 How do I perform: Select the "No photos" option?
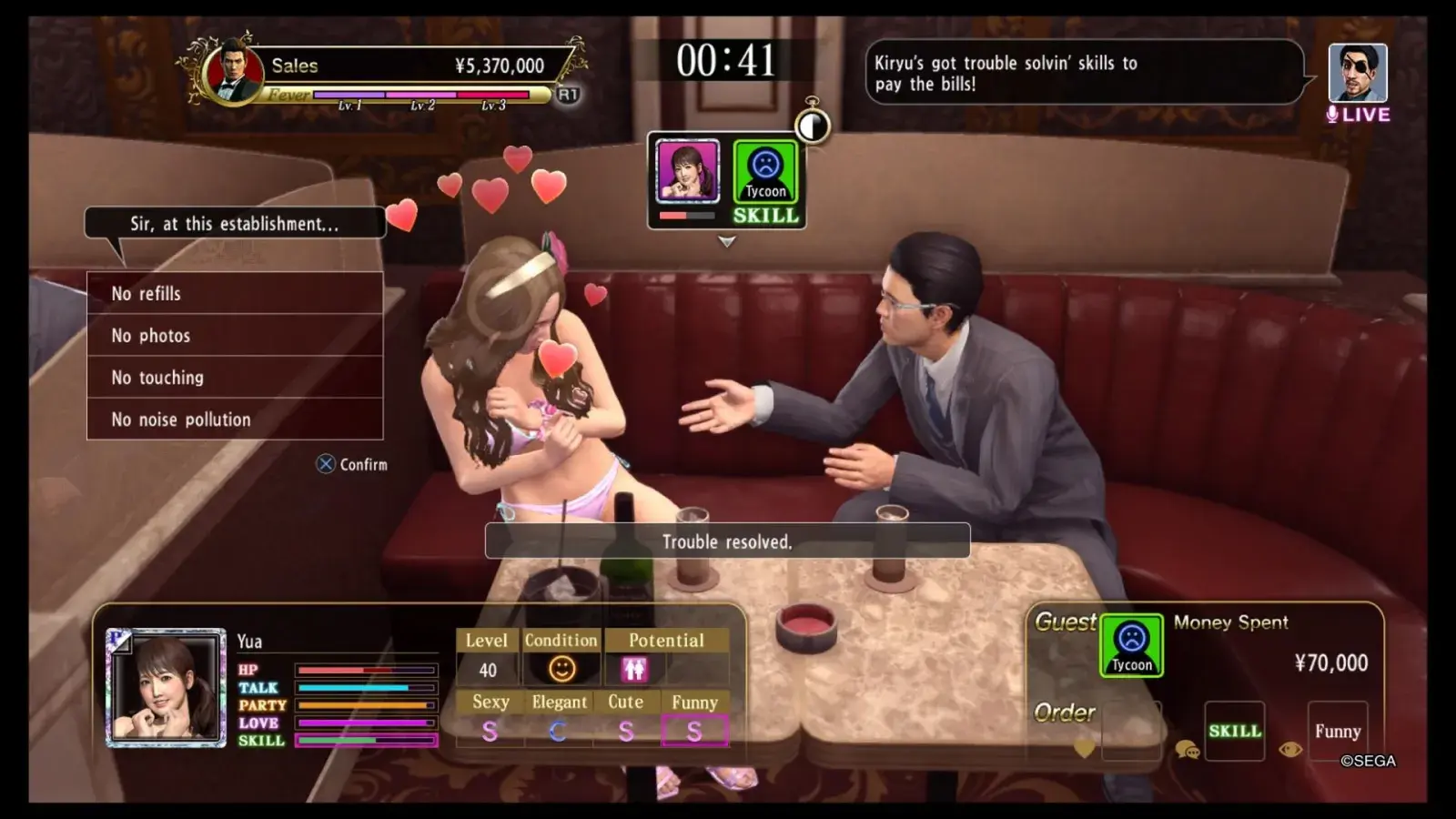point(235,335)
